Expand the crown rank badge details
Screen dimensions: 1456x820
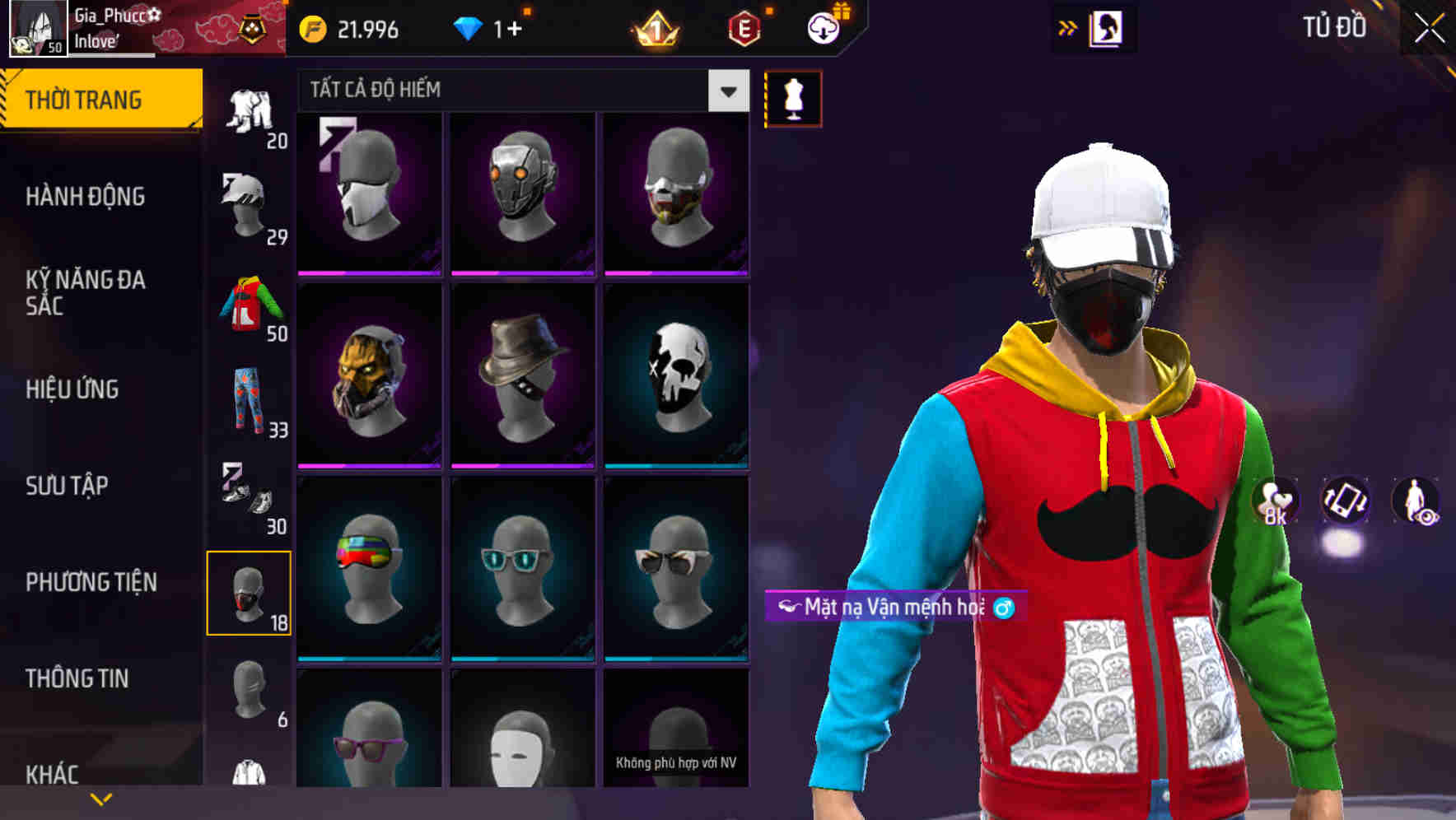click(655, 30)
